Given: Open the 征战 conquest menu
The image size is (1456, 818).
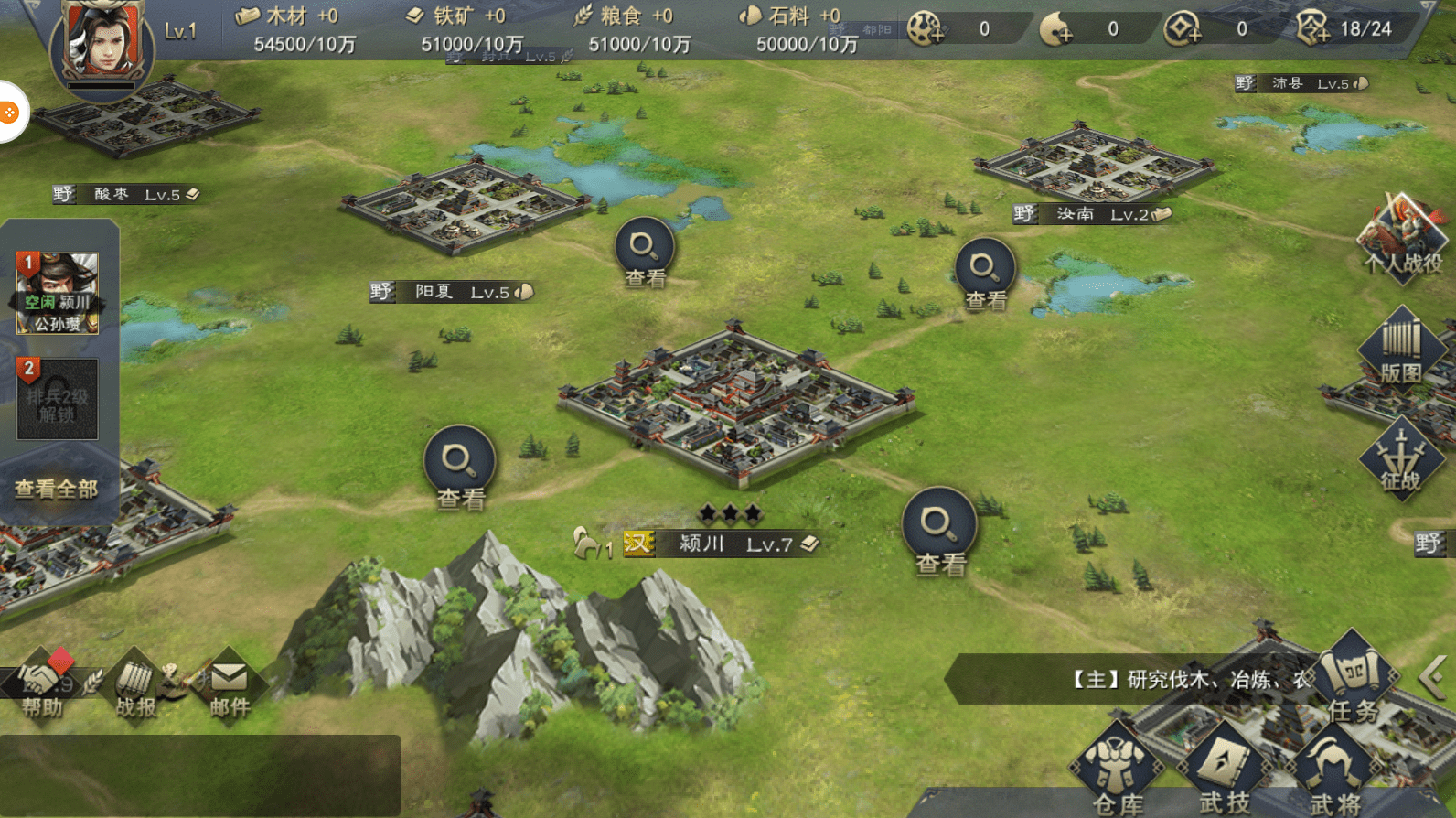Looking at the screenshot, I should click(x=1400, y=459).
